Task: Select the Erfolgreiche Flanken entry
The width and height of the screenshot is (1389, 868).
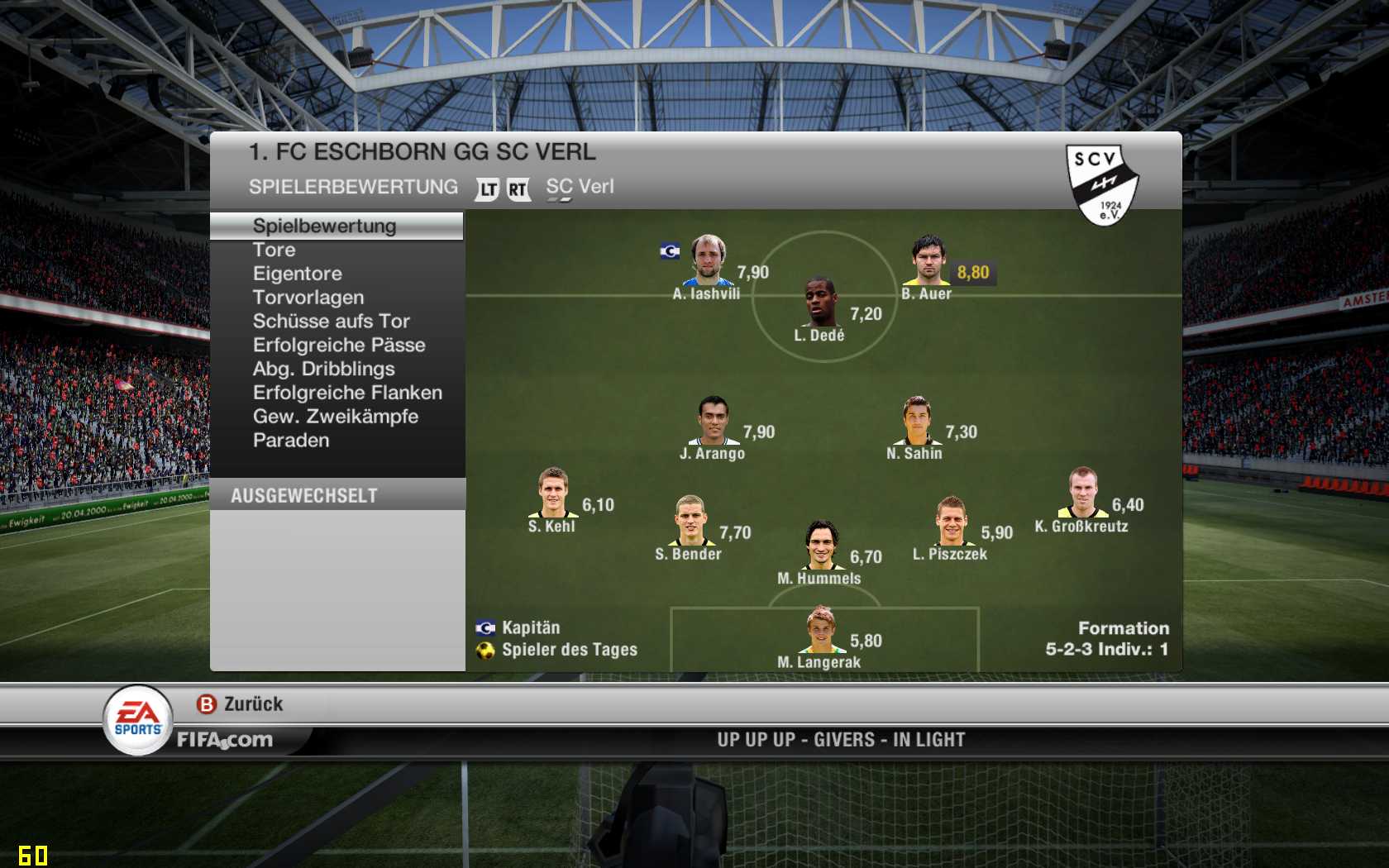Action: pos(347,393)
